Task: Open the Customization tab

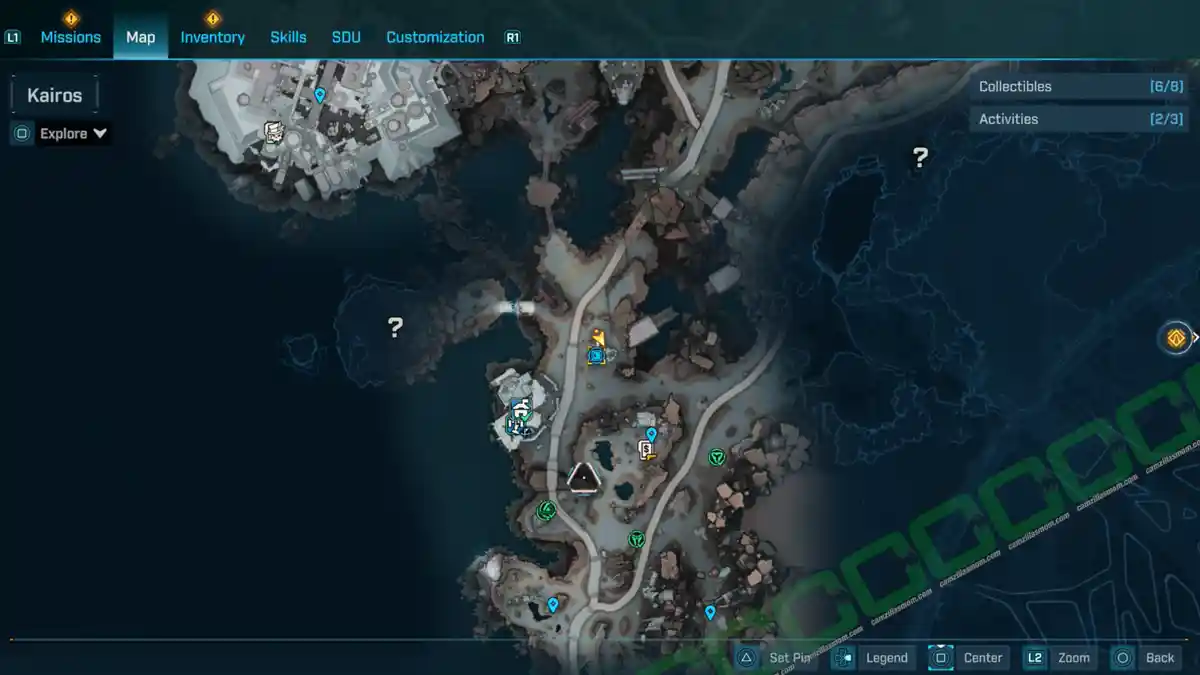Action: (x=435, y=37)
